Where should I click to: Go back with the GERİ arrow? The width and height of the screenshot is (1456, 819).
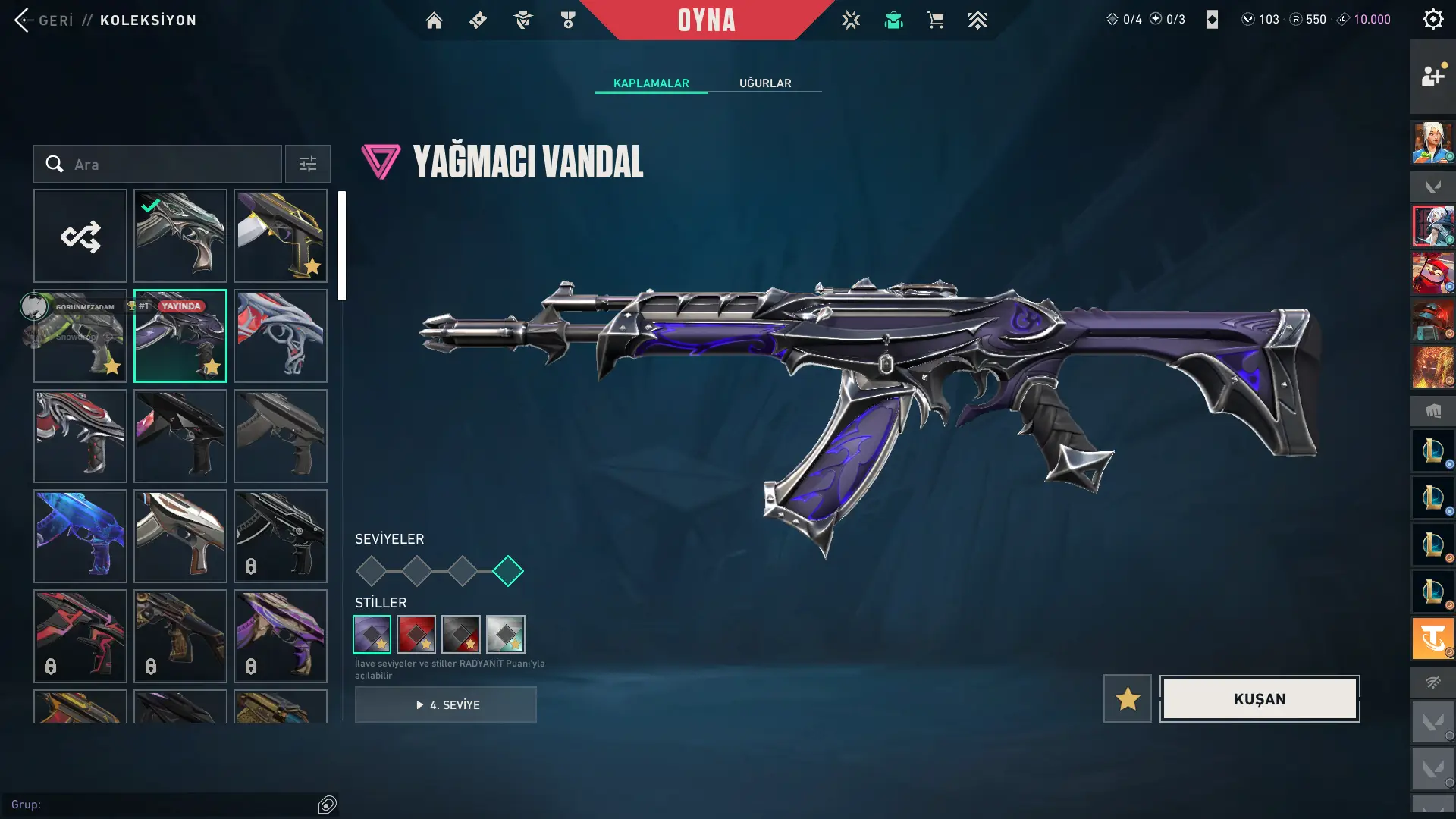[23, 20]
